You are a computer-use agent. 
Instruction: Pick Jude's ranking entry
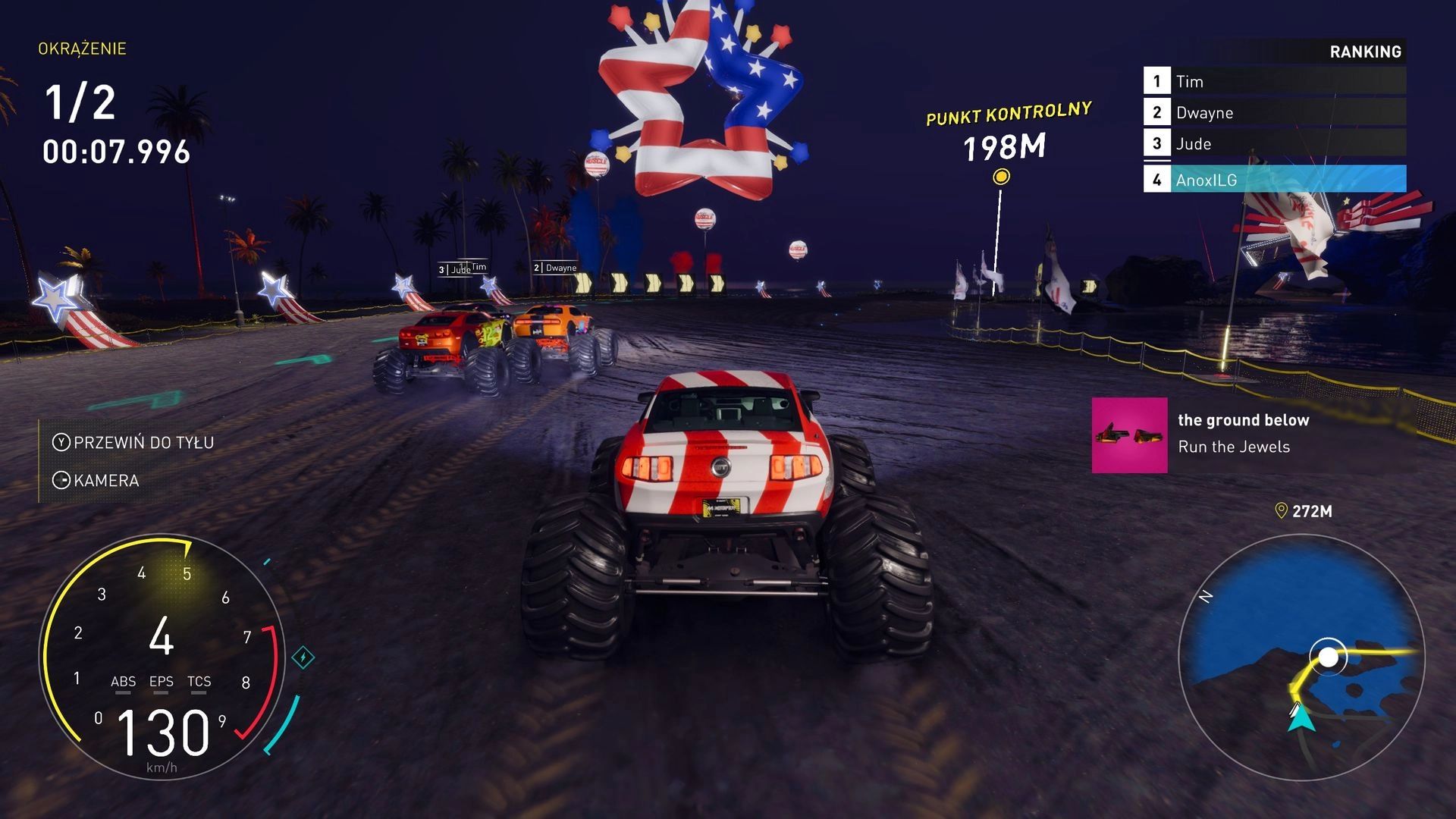1274,143
